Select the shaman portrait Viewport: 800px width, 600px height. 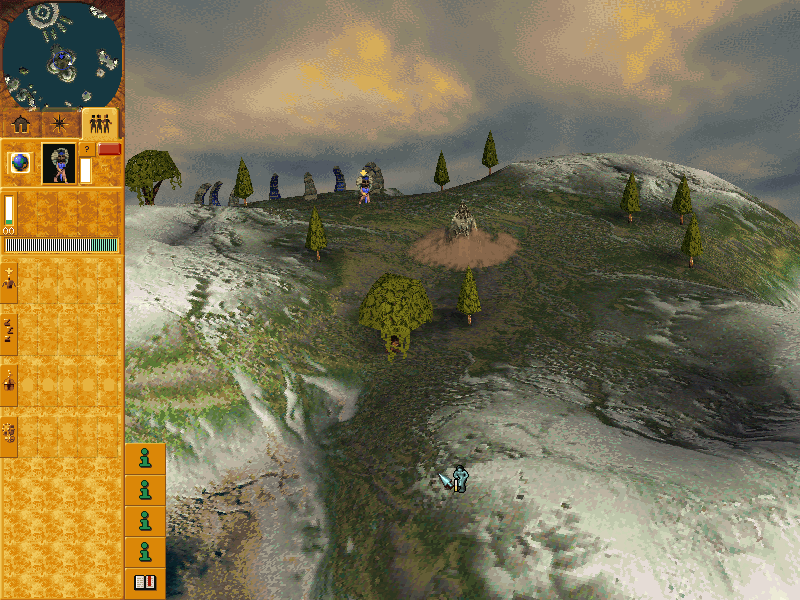[x=59, y=163]
